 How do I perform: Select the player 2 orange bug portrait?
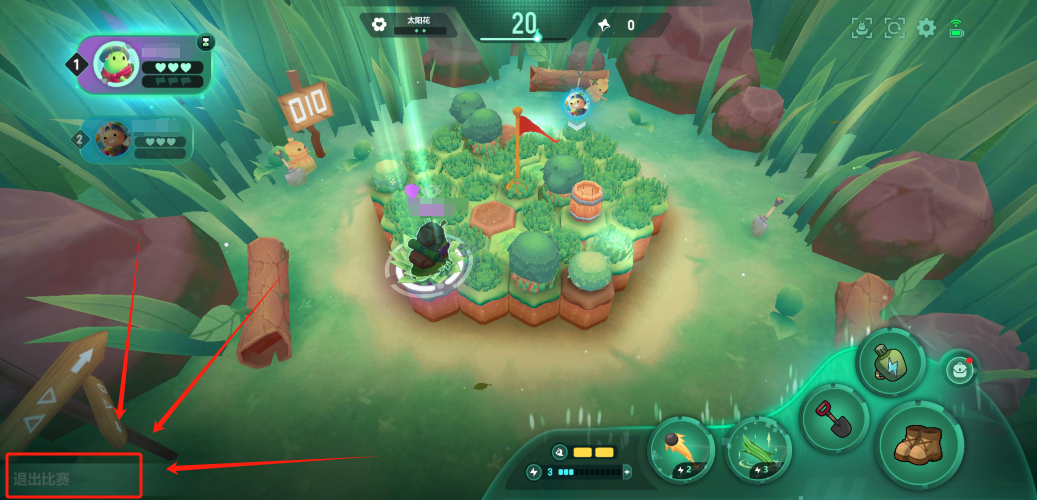click(111, 140)
